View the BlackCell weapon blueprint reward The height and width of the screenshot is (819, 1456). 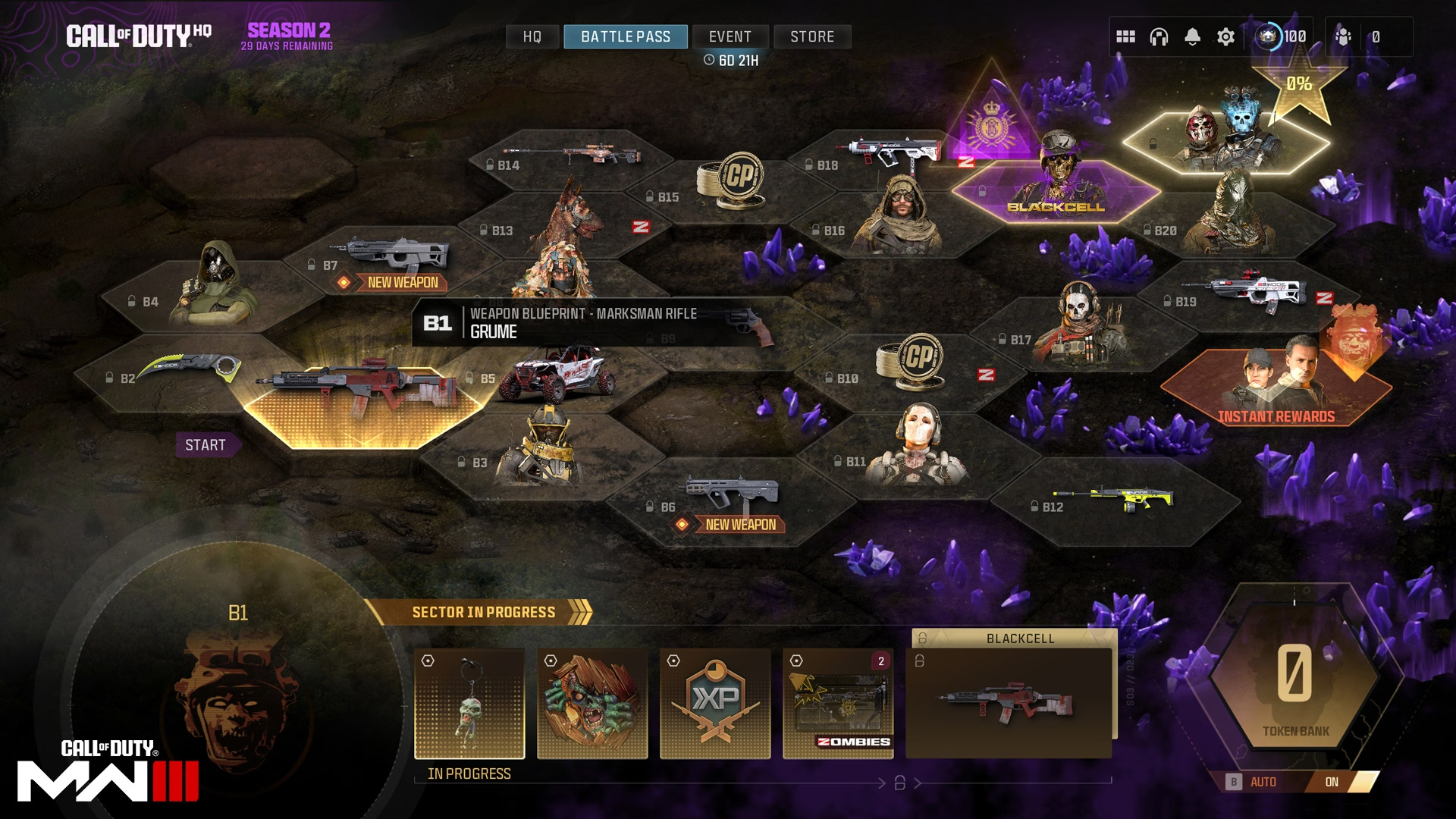coord(1009,703)
